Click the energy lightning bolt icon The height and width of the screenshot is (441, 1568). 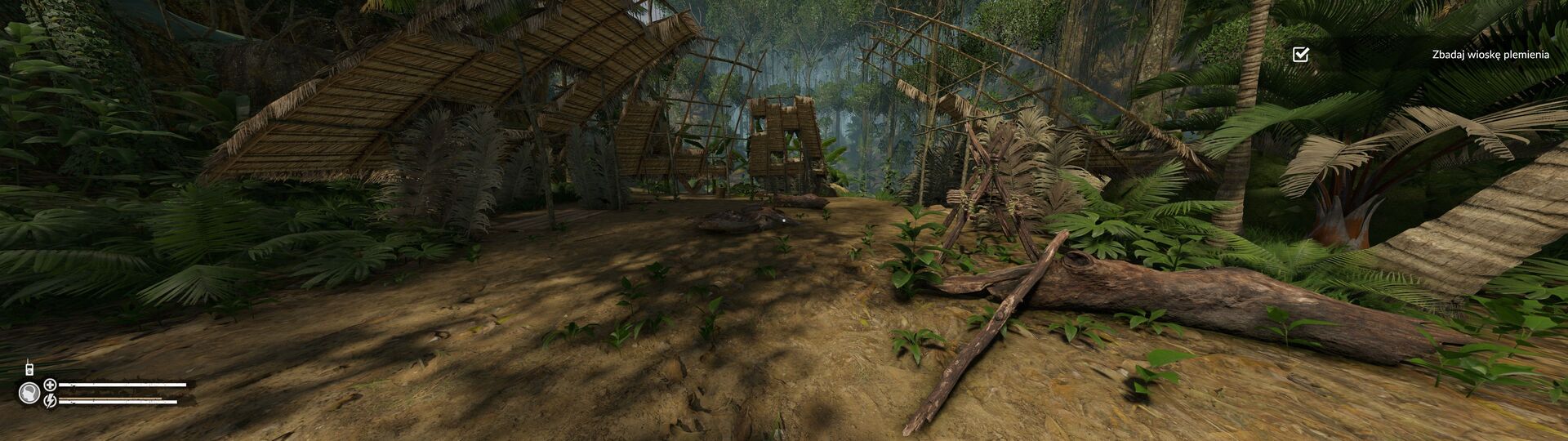pyautogui.click(x=50, y=401)
